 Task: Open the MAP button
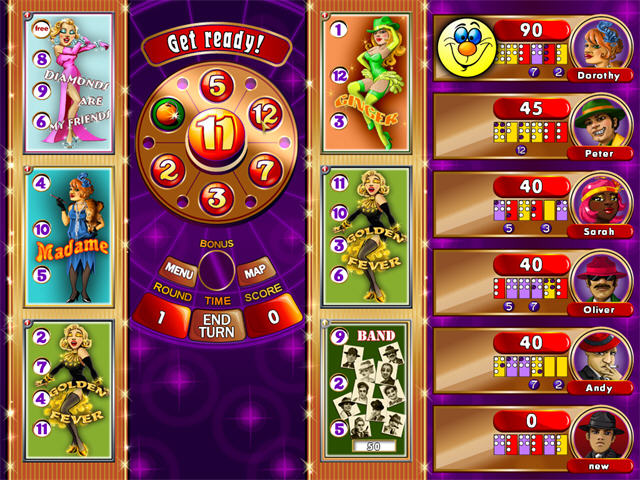coord(252,270)
